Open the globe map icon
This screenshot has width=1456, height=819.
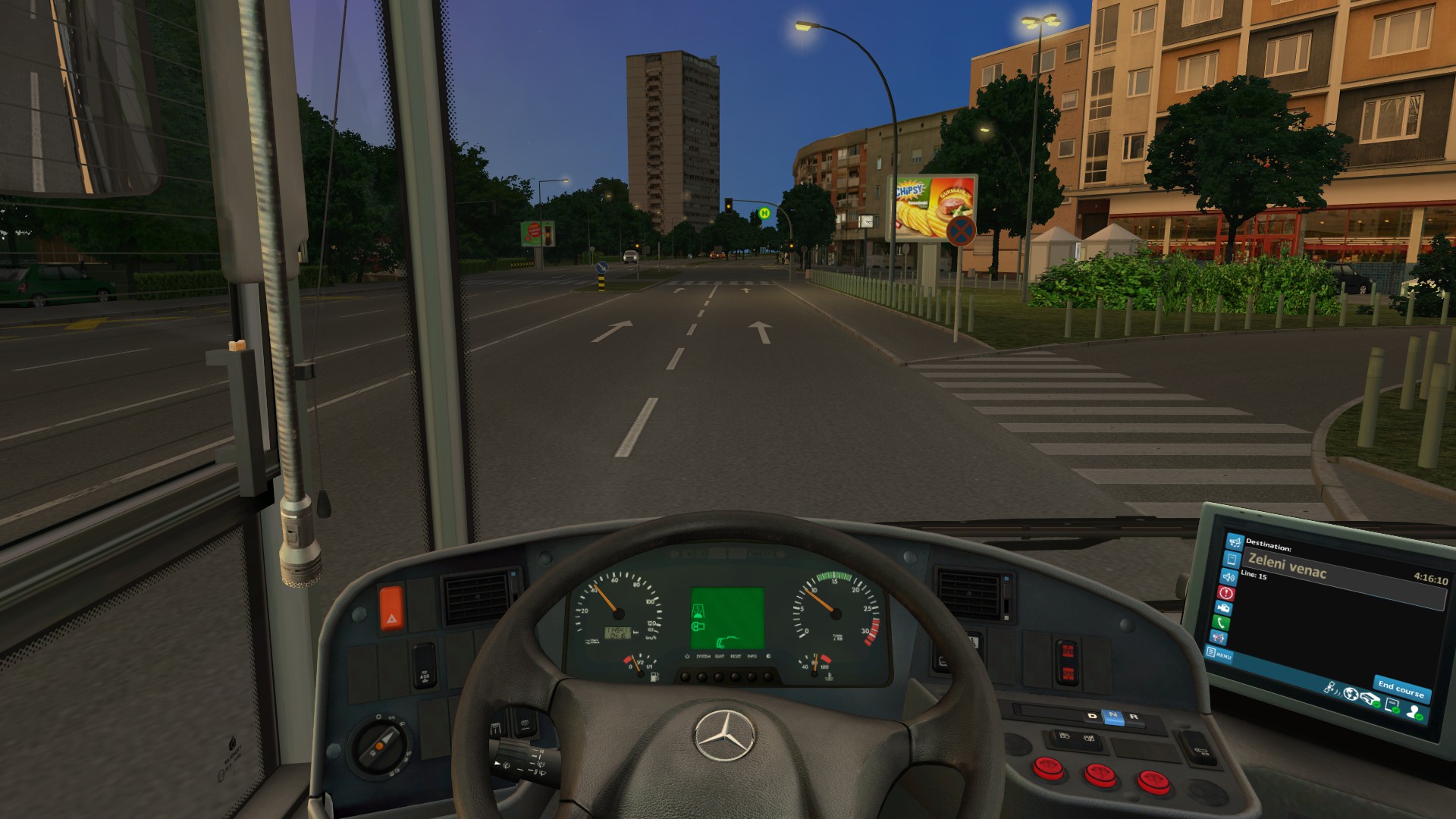click(x=1351, y=693)
